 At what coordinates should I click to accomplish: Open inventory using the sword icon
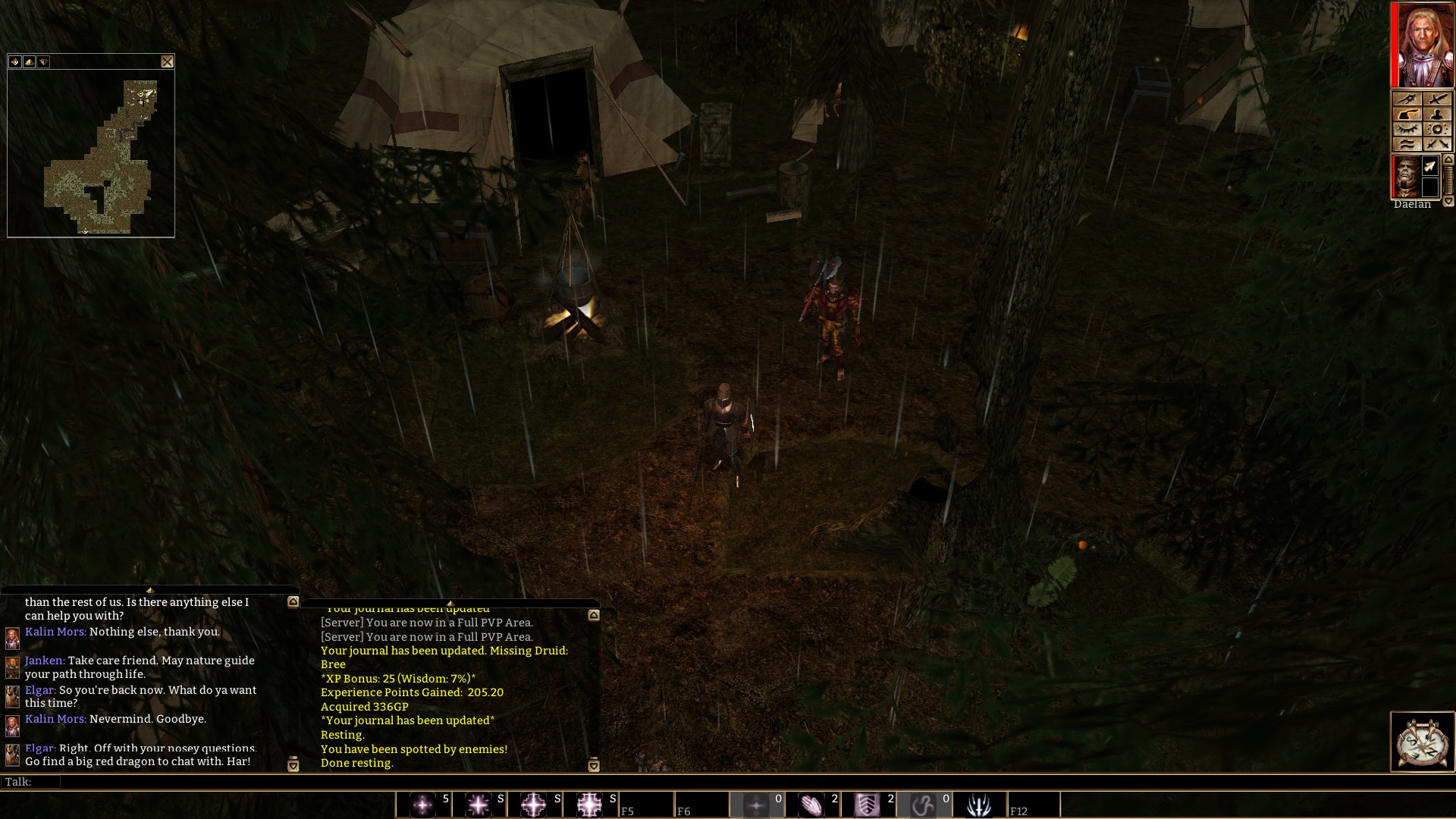pos(1437,98)
